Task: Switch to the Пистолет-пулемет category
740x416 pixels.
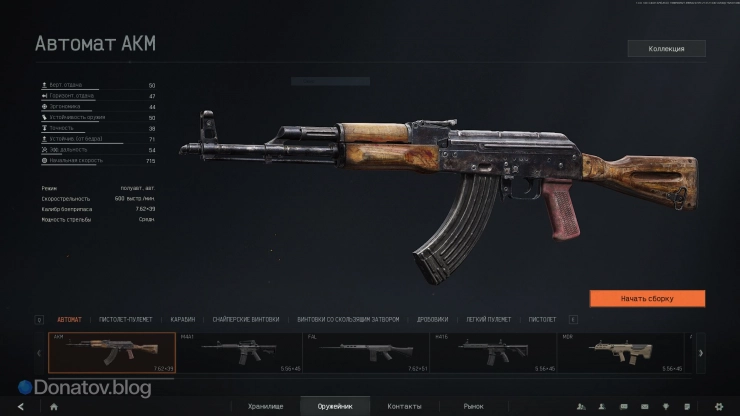Action: 125,319
